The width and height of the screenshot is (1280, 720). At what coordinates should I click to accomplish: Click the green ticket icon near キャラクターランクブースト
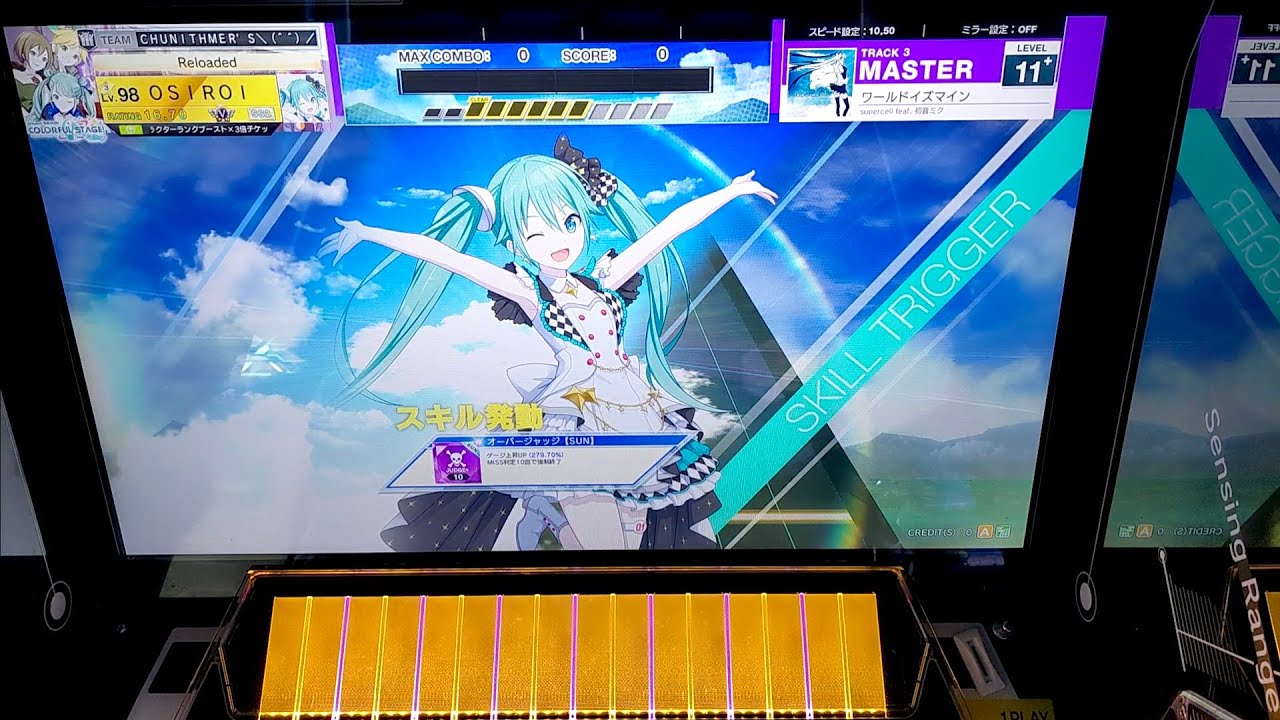(129, 128)
